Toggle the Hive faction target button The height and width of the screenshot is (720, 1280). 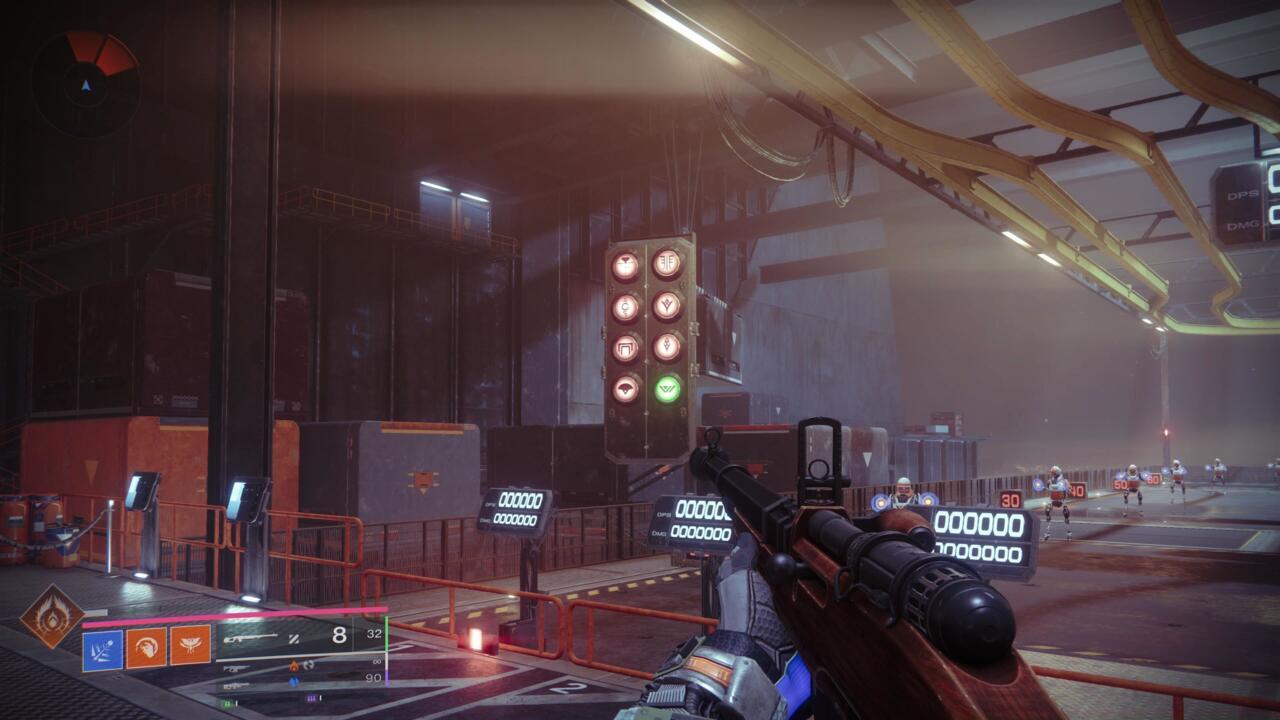[623, 263]
